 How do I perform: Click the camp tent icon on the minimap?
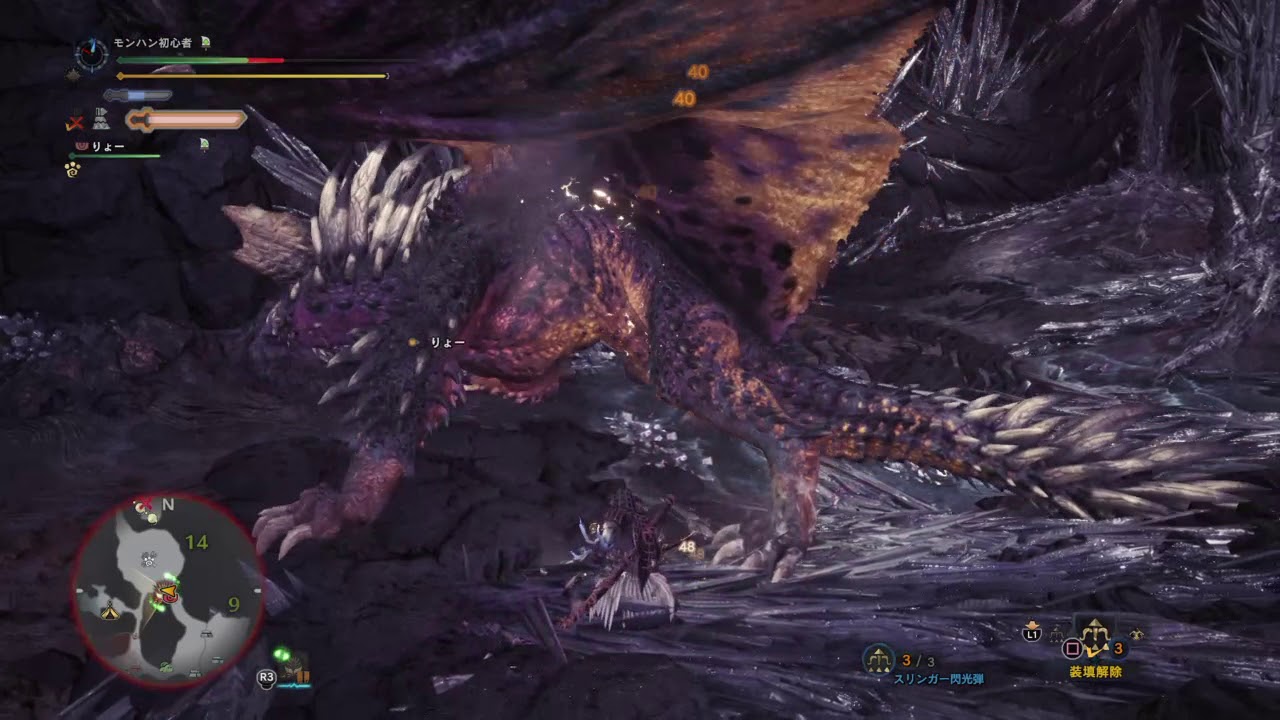(x=110, y=612)
